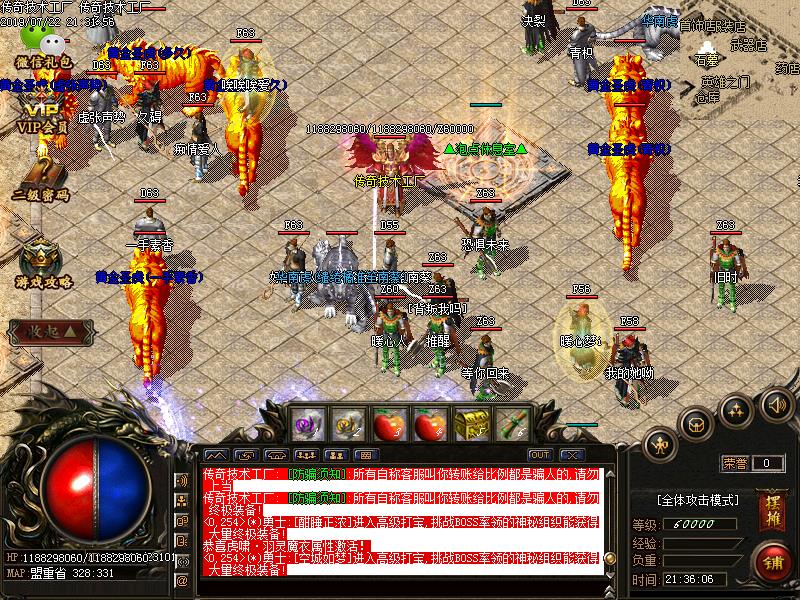Toggle sound with the speaker button
The image size is (800, 600).
click(x=775, y=404)
